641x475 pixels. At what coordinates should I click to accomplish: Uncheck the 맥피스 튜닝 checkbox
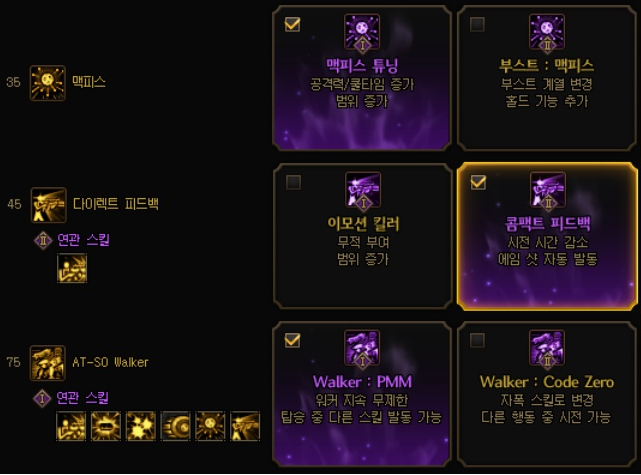coord(292,25)
